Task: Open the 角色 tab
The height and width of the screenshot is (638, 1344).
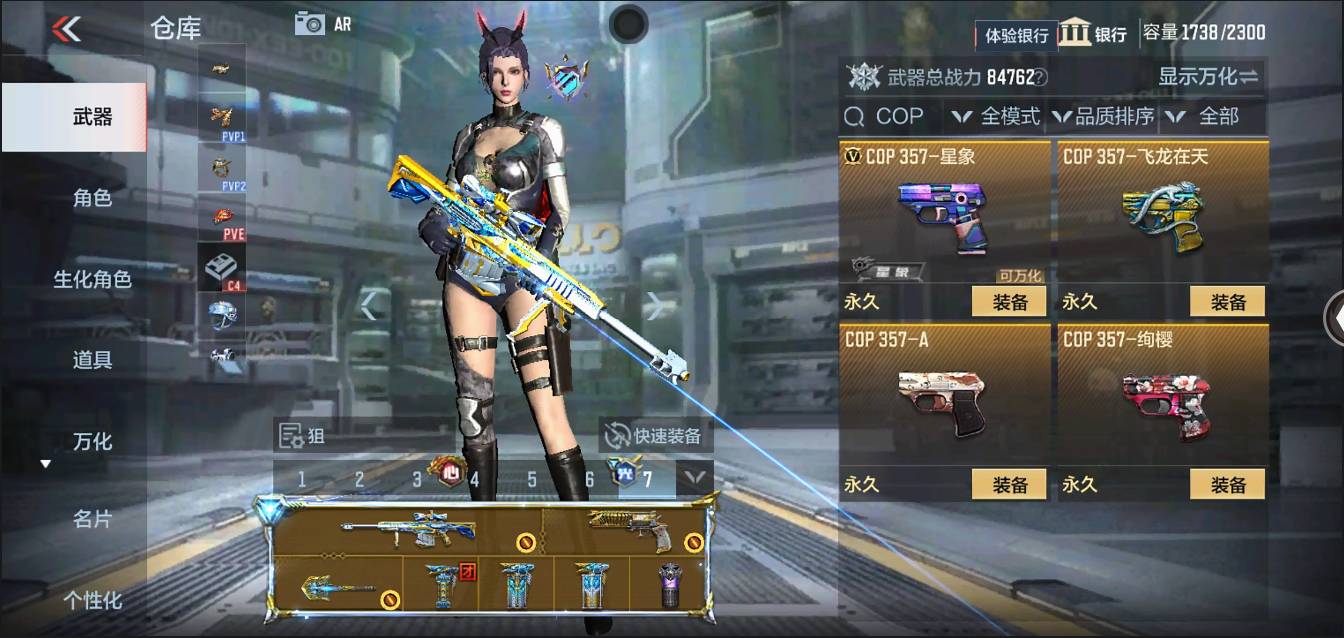Action: click(x=92, y=198)
